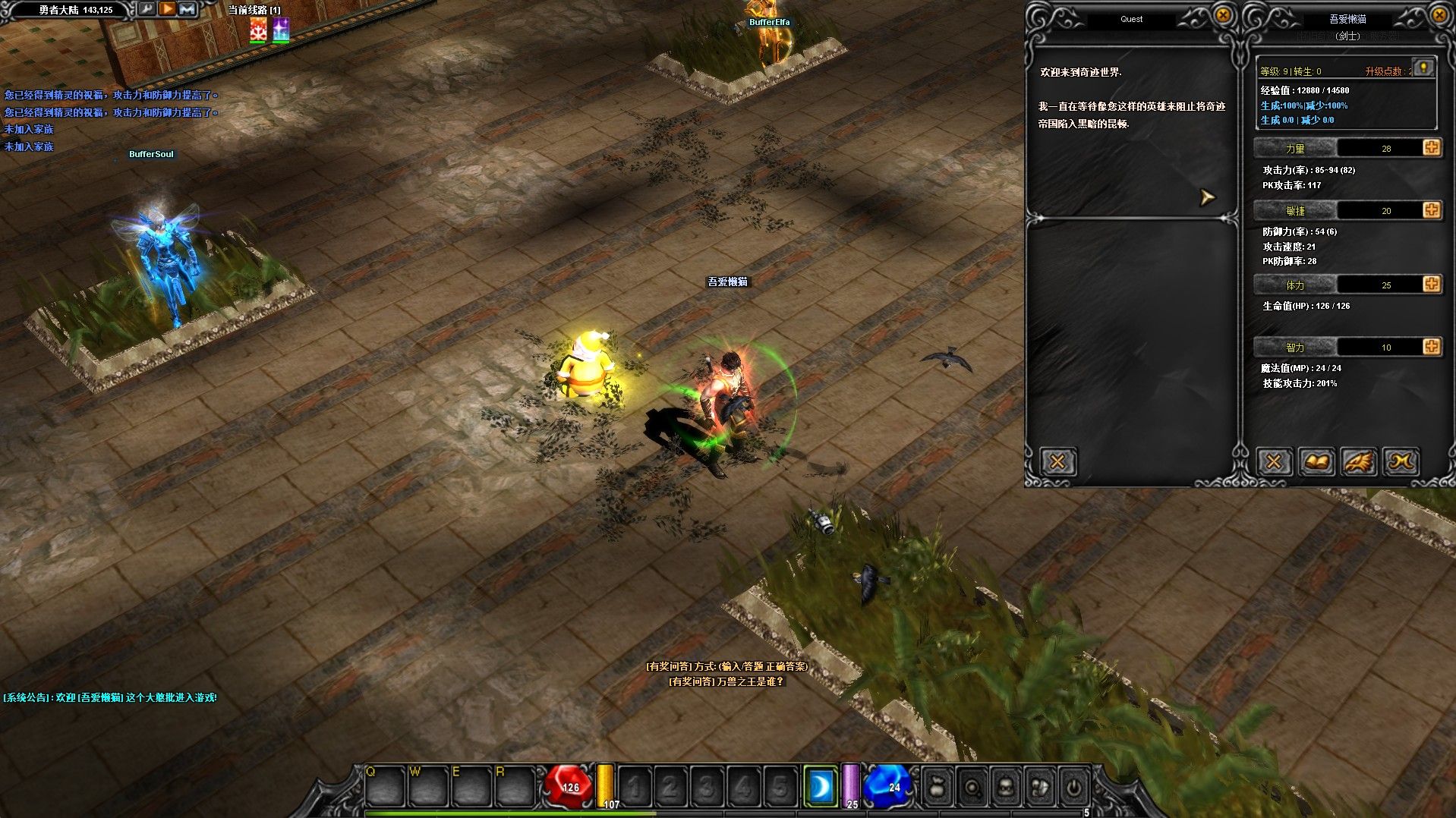
Task: Add a point to Agility (敏捷)
Action: [1432, 209]
